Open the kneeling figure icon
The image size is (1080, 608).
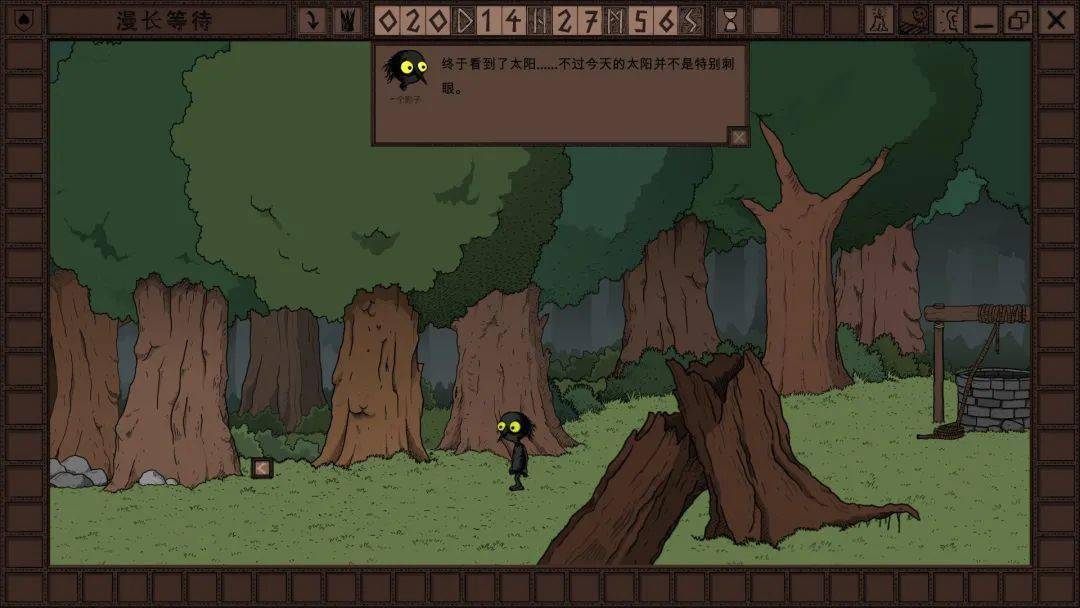pos(879,20)
